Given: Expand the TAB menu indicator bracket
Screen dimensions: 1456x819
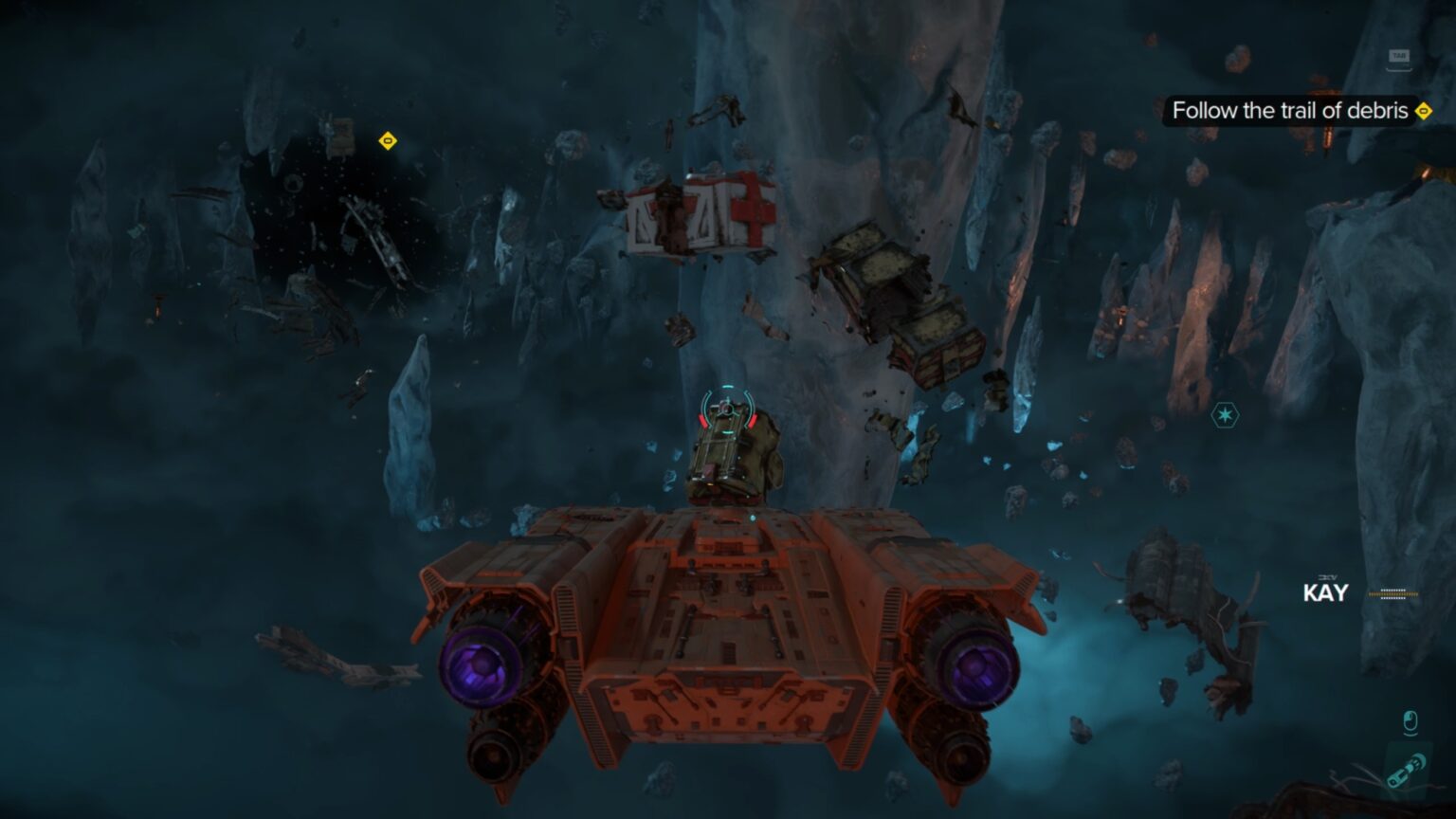Looking at the screenshot, I should point(1400,69).
